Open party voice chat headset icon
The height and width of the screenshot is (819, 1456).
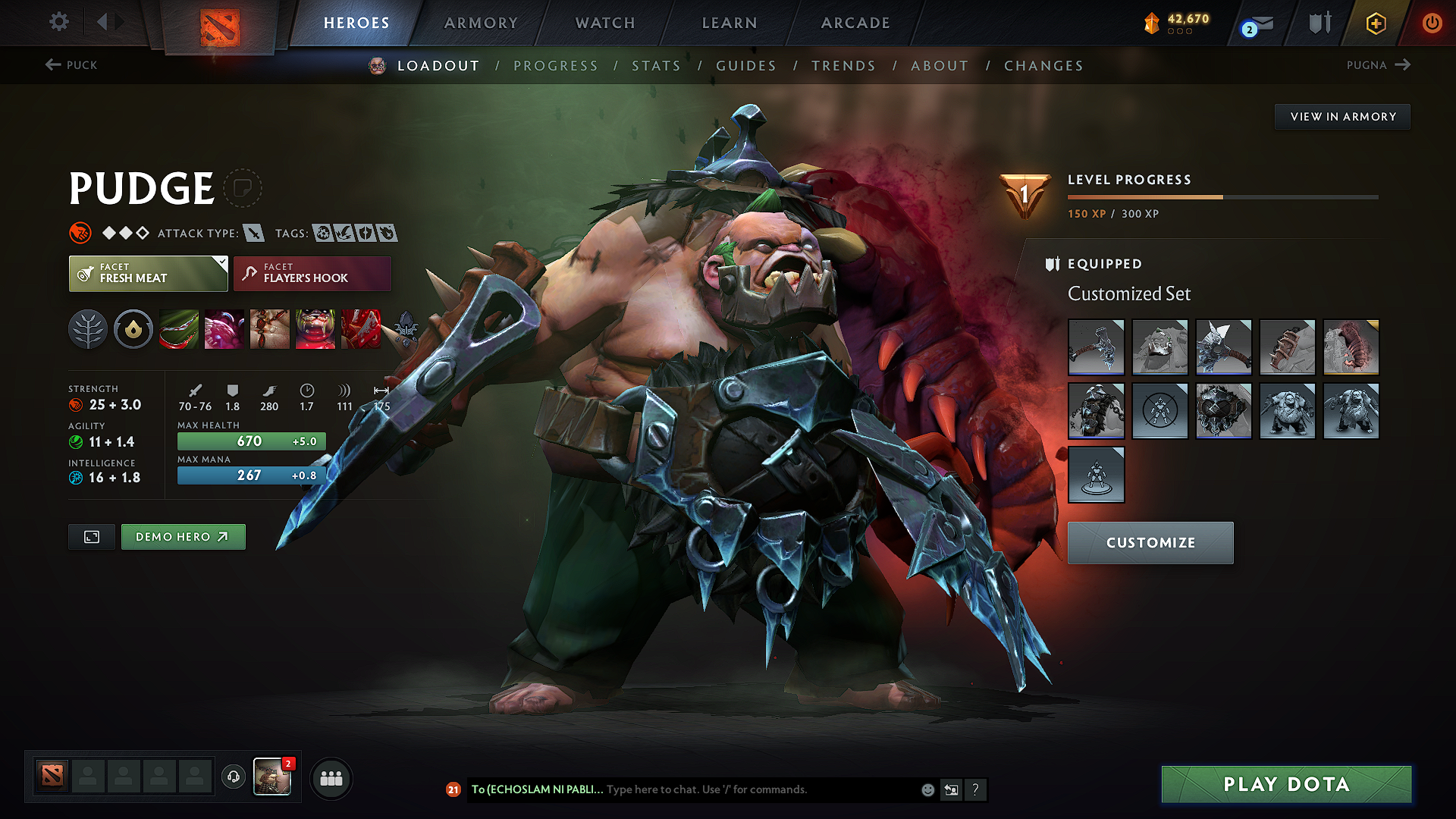coord(233,778)
